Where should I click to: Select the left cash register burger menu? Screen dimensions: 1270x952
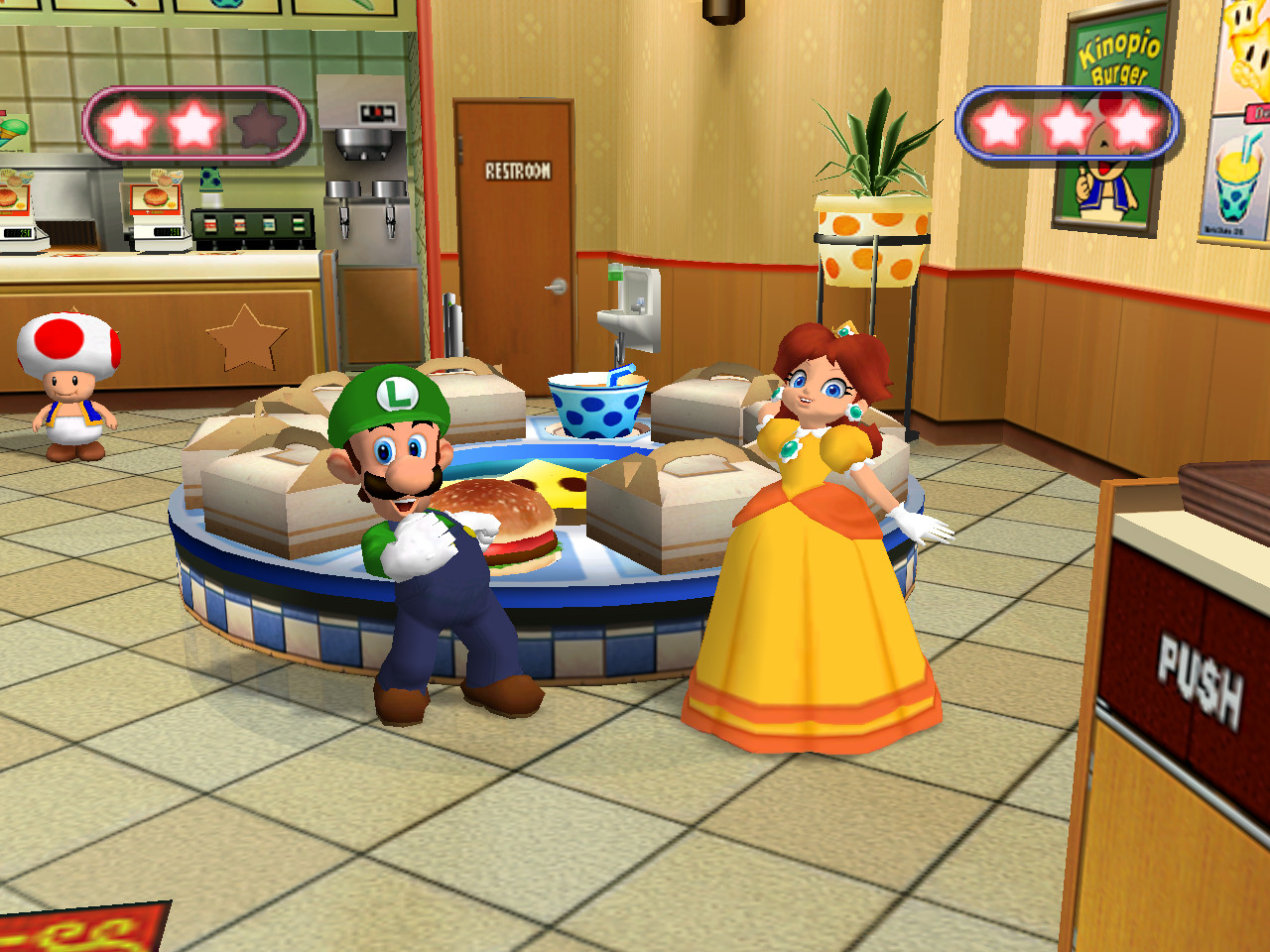point(12,198)
